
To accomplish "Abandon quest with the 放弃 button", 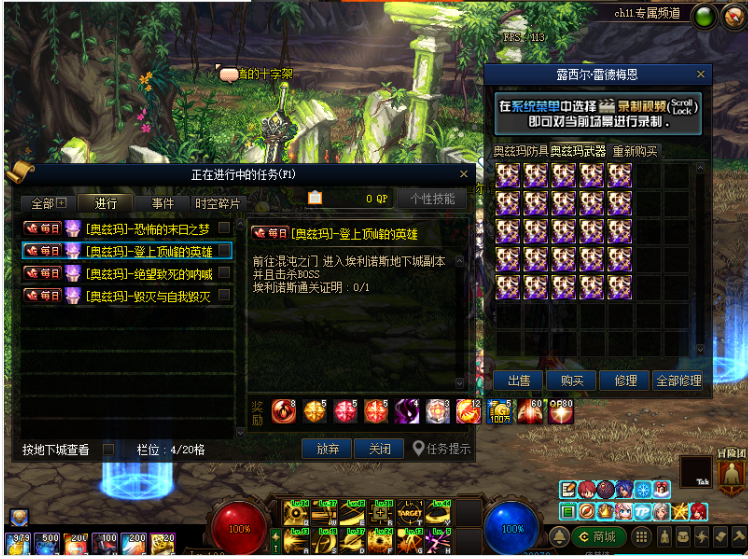I will (328, 449).
